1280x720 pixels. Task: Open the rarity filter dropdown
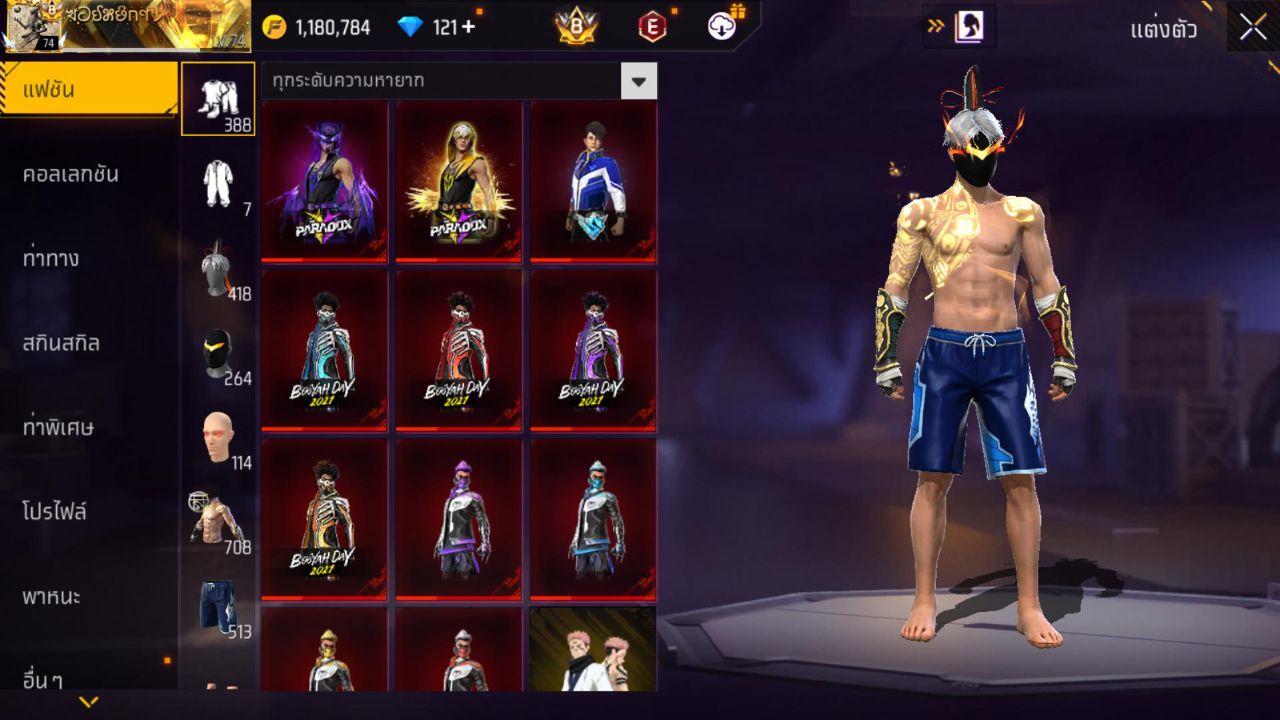point(638,82)
